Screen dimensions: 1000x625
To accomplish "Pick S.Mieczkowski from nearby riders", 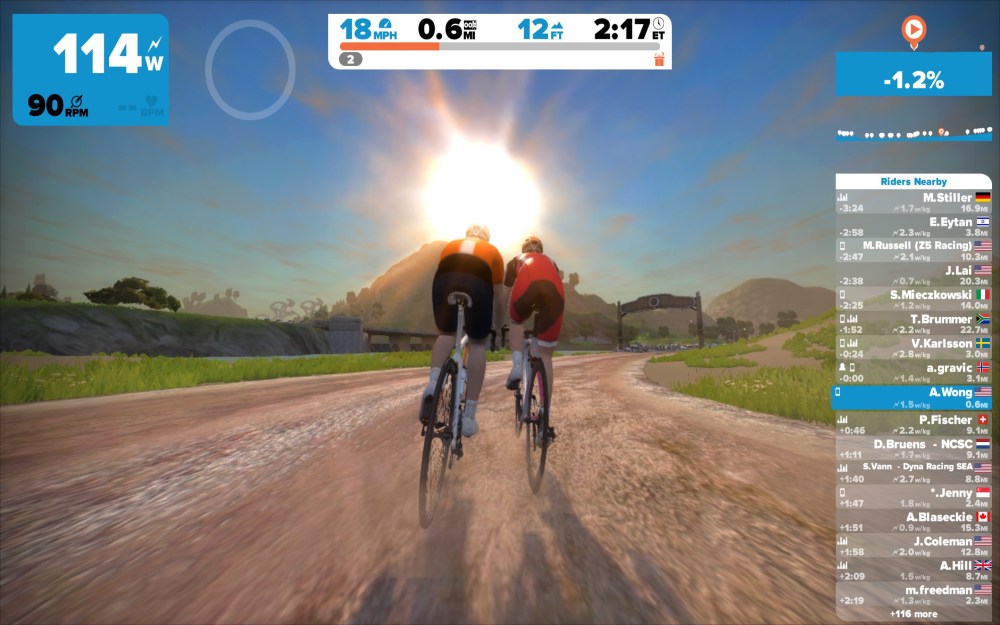I will point(913,300).
